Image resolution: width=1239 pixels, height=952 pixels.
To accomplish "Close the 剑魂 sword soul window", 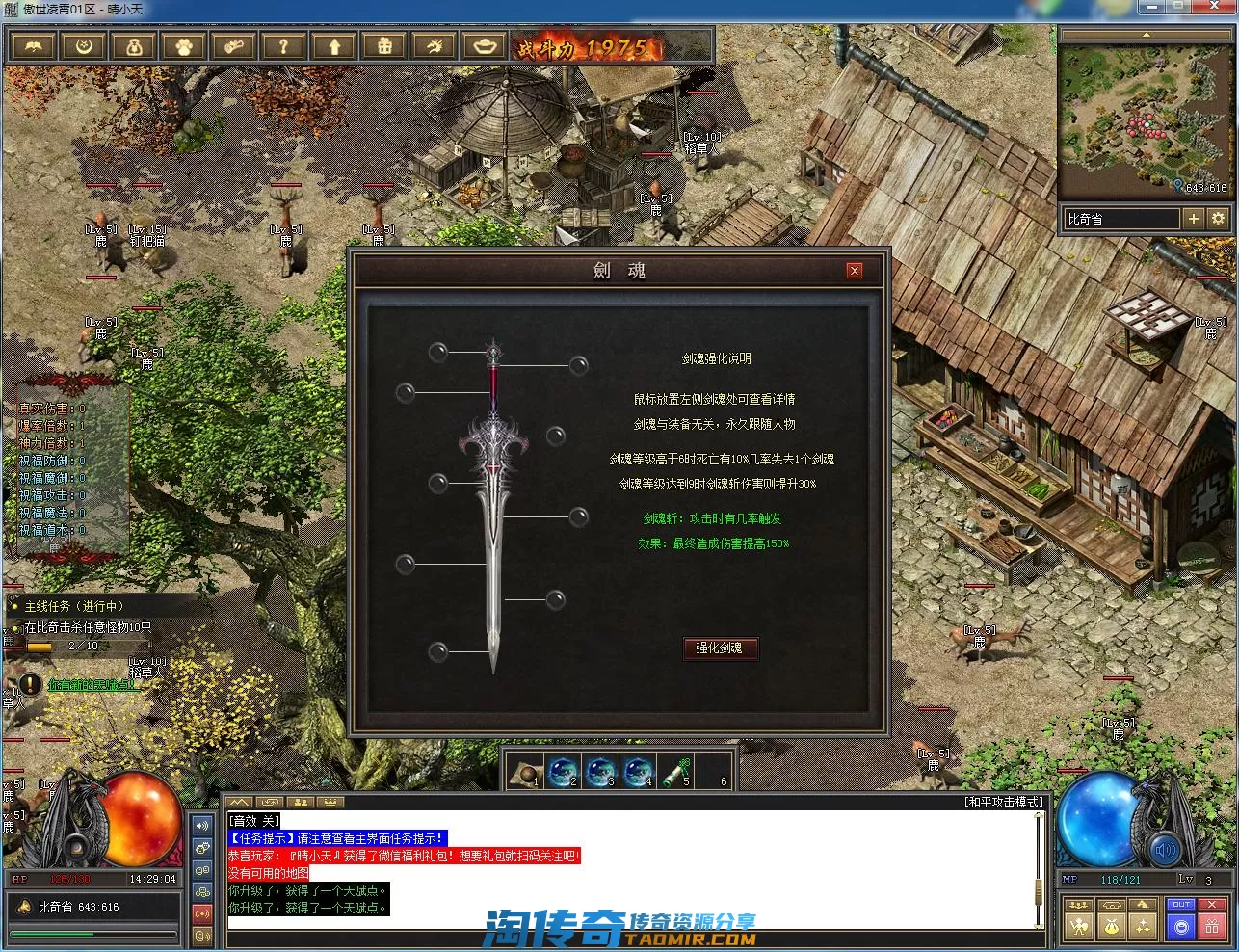I will tap(855, 271).
